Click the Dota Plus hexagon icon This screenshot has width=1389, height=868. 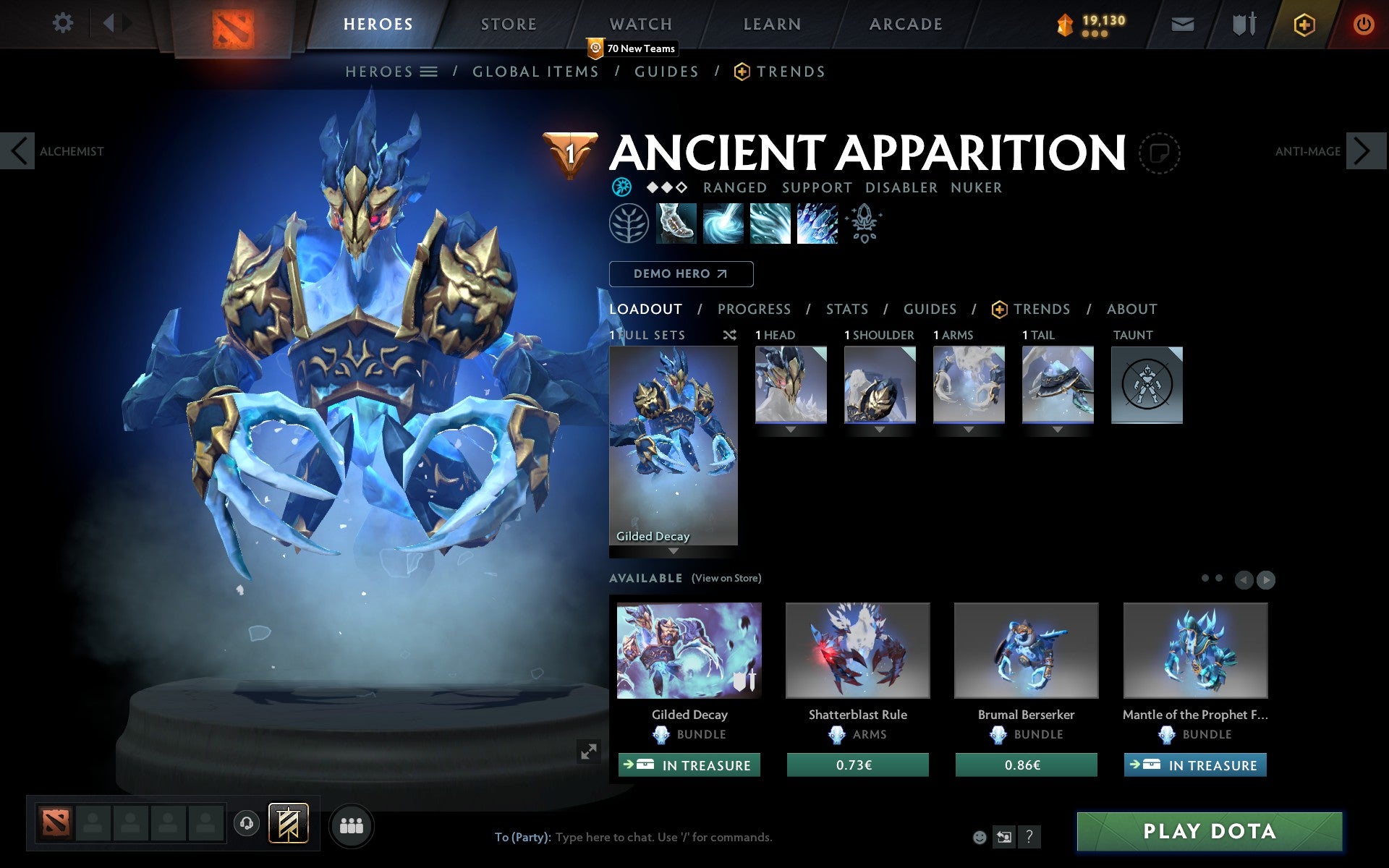click(x=1303, y=24)
